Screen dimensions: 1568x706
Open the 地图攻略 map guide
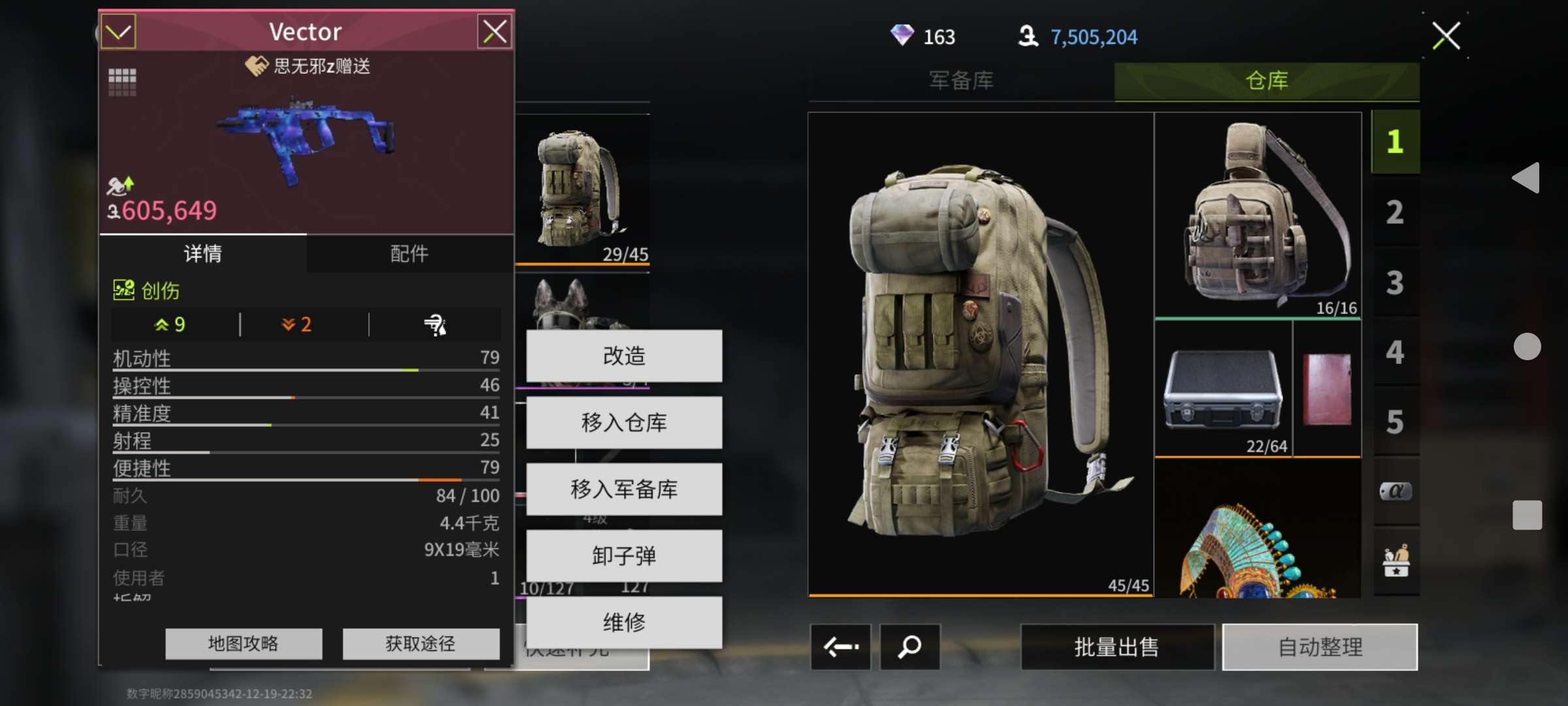[x=243, y=644]
